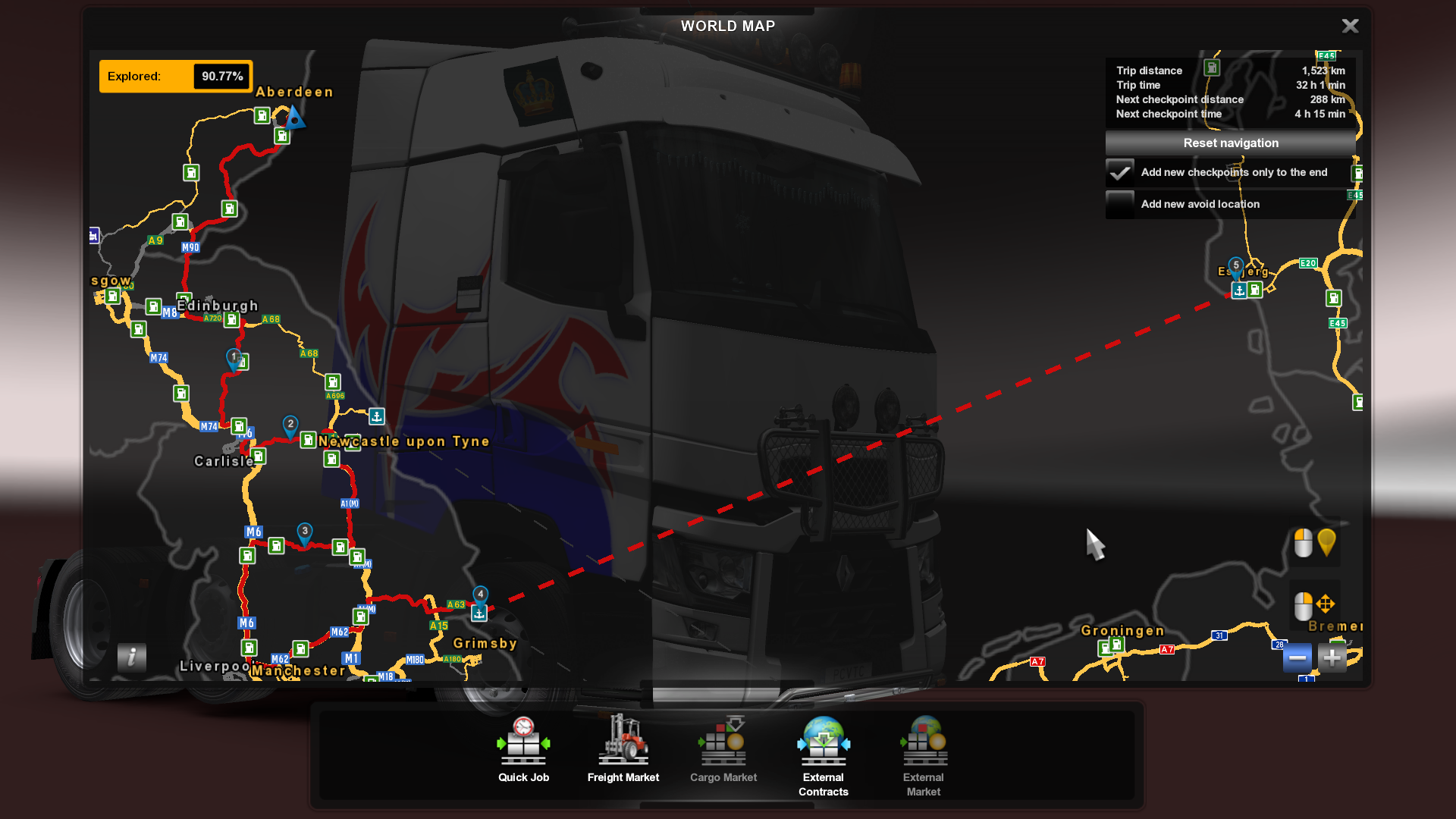Image resolution: width=1456 pixels, height=819 pixels.
Task: Click the Reset navigation button
Action: pyautogui.click(x=1230, y=143)
